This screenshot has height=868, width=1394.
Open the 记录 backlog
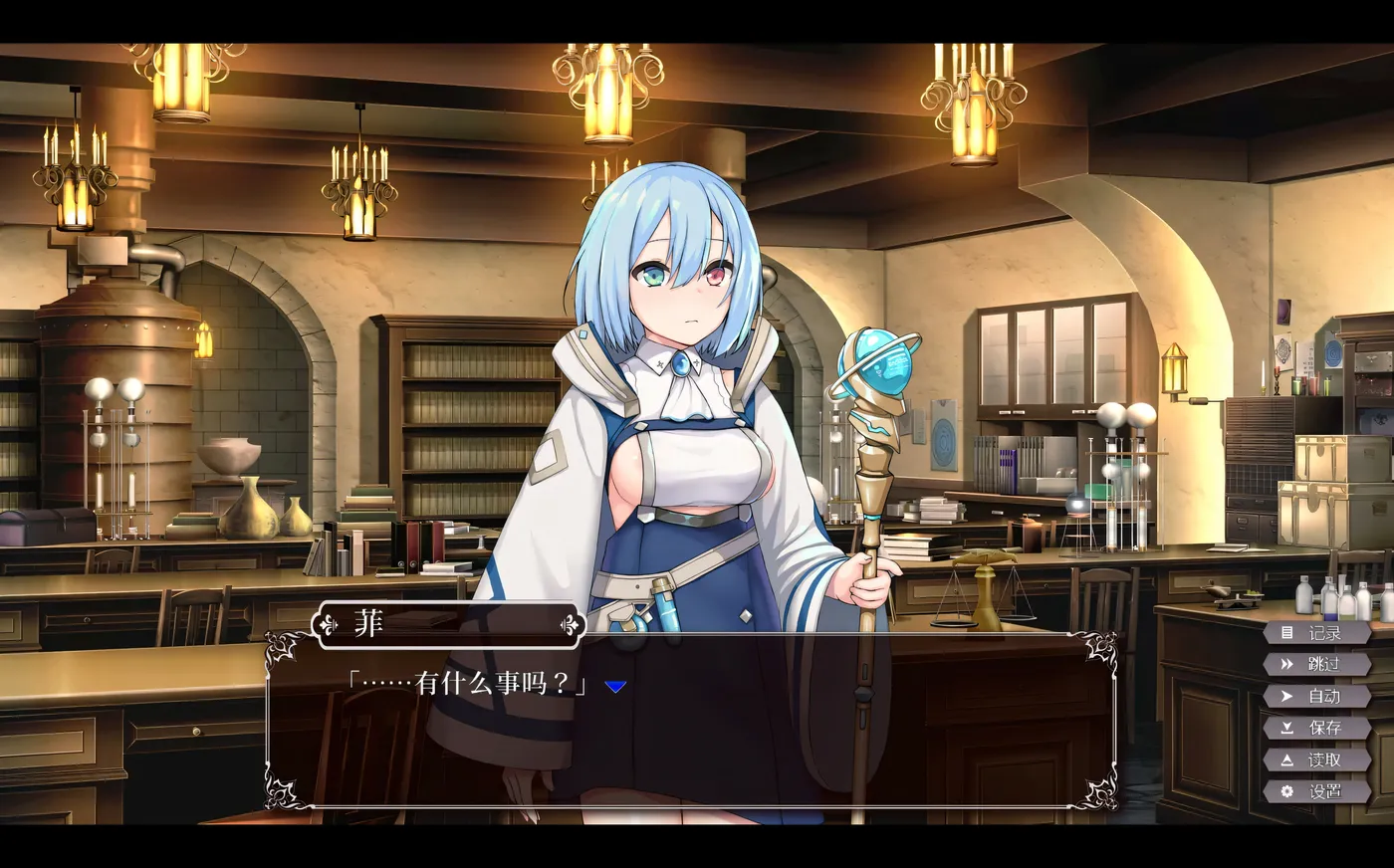[1315, 633]
